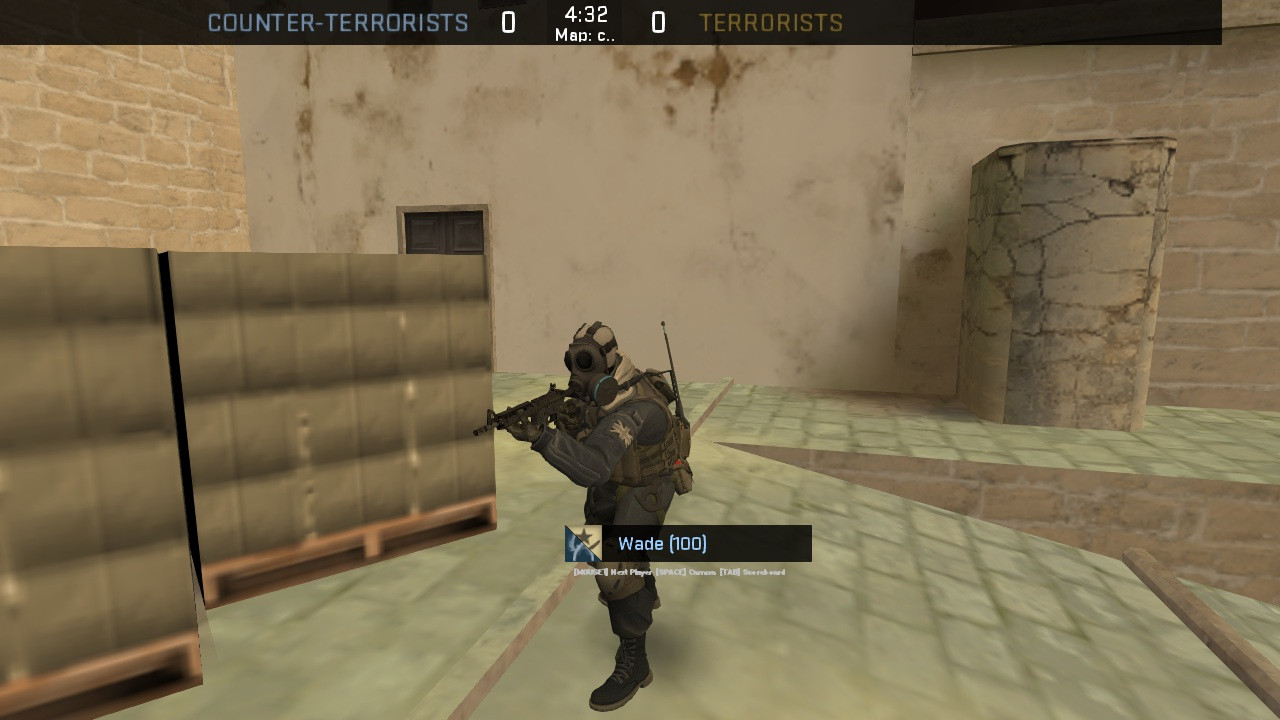Image resolution: width=1280 pixels, height=720 pixels.
Task: Click the Terrorist score counter showing 0
Action: tap(659, 22)
